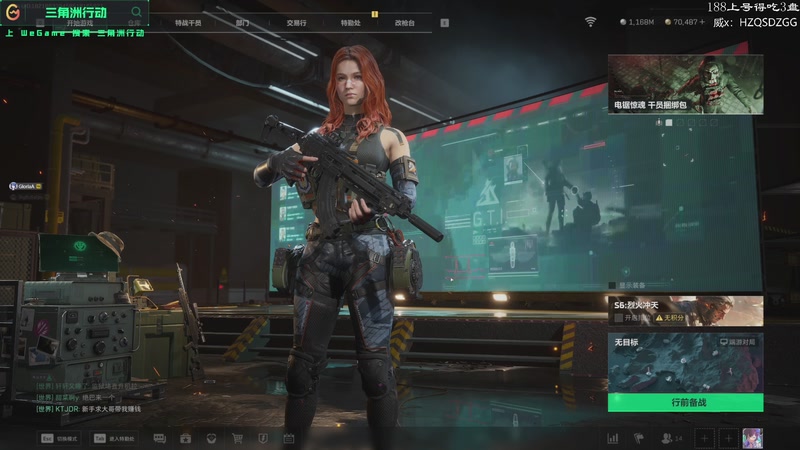800x450 pixels.
Task: Open the gift box icon in bottom bar
Action: (x=185, y=438)
